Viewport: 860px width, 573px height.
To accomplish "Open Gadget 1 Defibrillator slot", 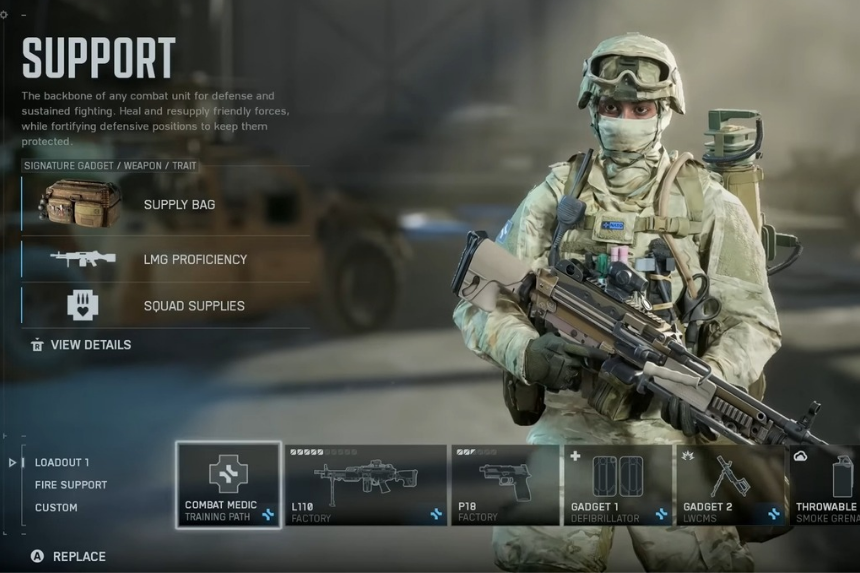I will 617,485.
